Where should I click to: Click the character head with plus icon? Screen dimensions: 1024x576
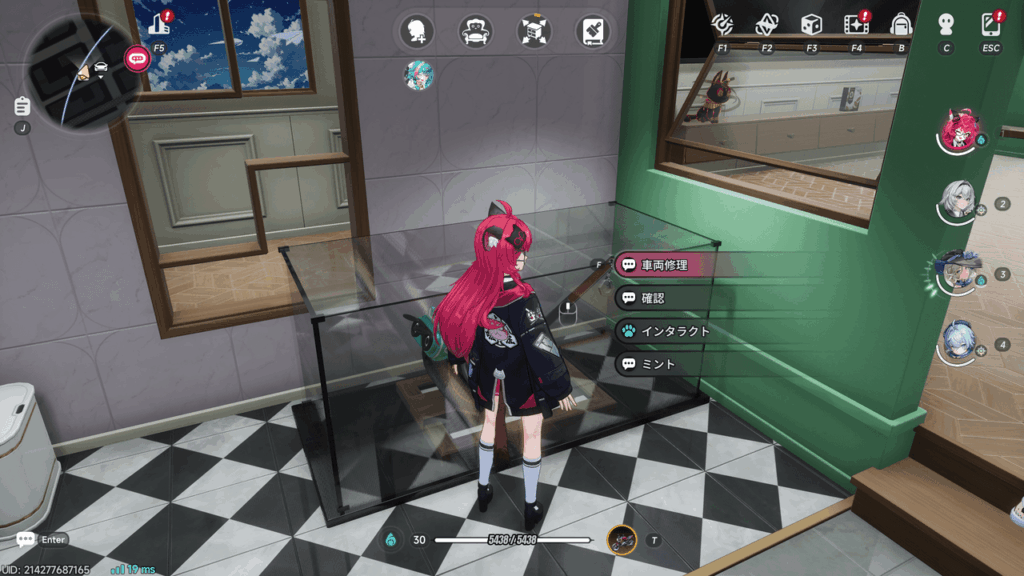tap(417, 31)
